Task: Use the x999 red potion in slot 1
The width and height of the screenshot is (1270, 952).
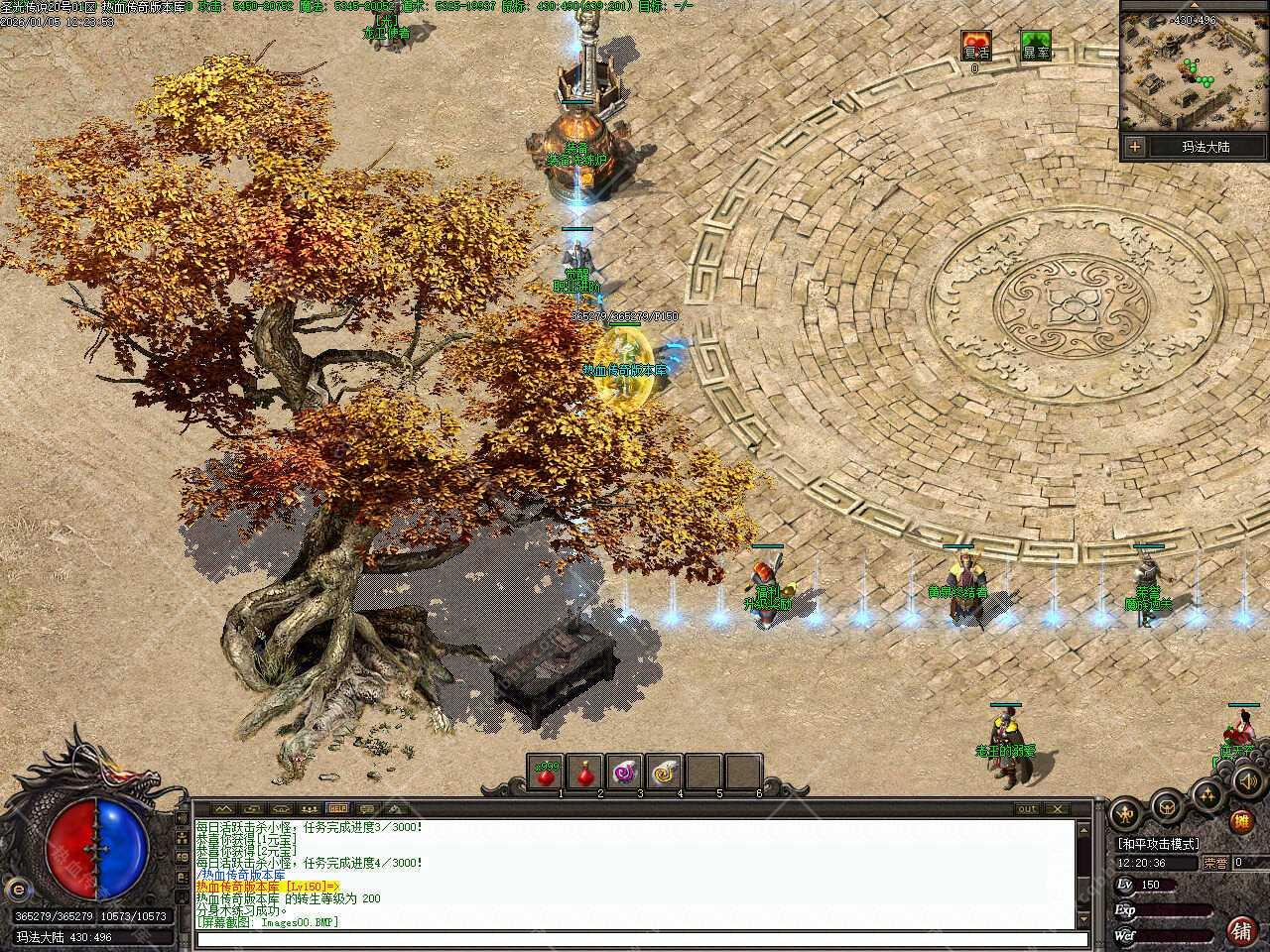Action: click(546, 772)
